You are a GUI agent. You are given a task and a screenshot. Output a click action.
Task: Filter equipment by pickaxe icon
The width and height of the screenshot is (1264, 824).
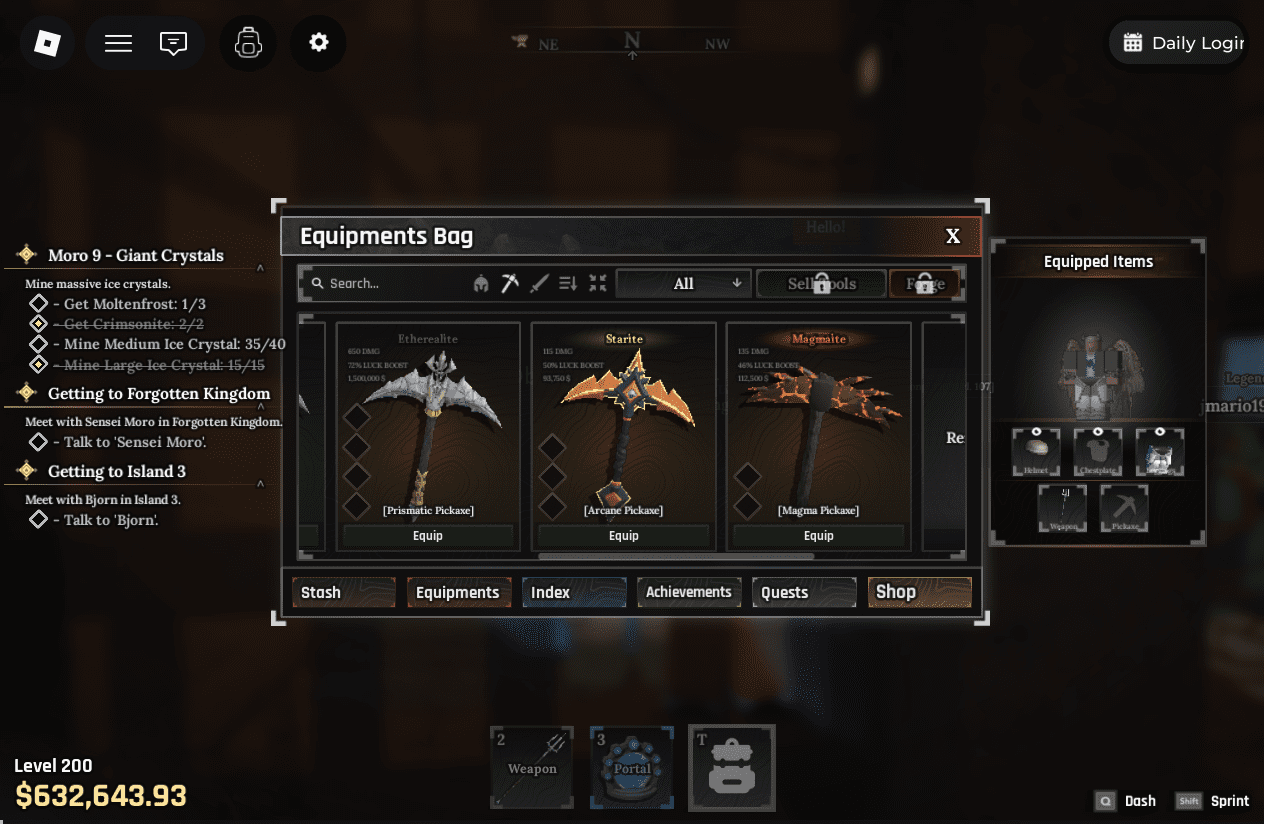[x=510, y=284]
